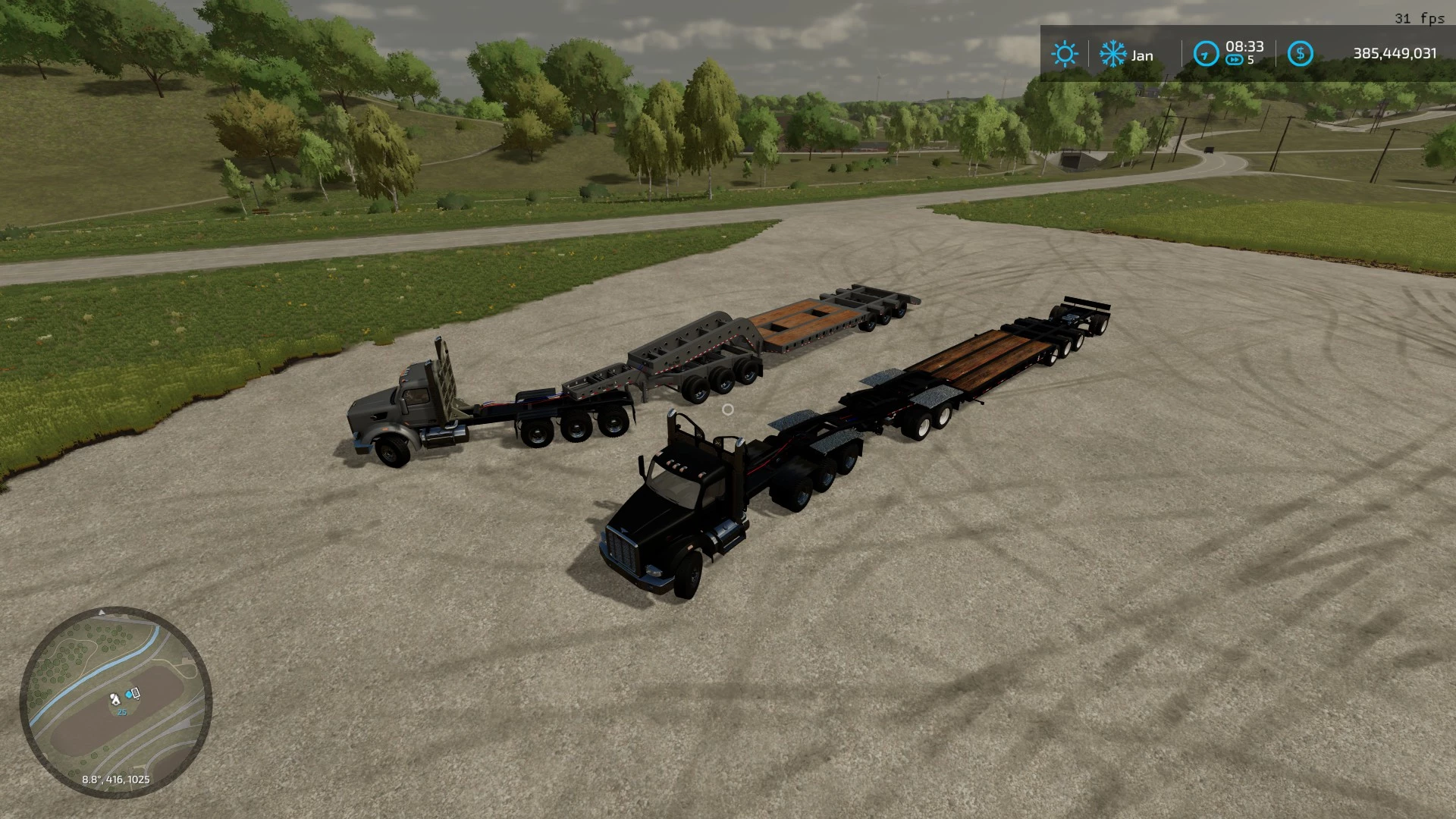Click the sun weather icon in the HUD
Viewport: 1456px width, 819px height.
click(1066, 55)
